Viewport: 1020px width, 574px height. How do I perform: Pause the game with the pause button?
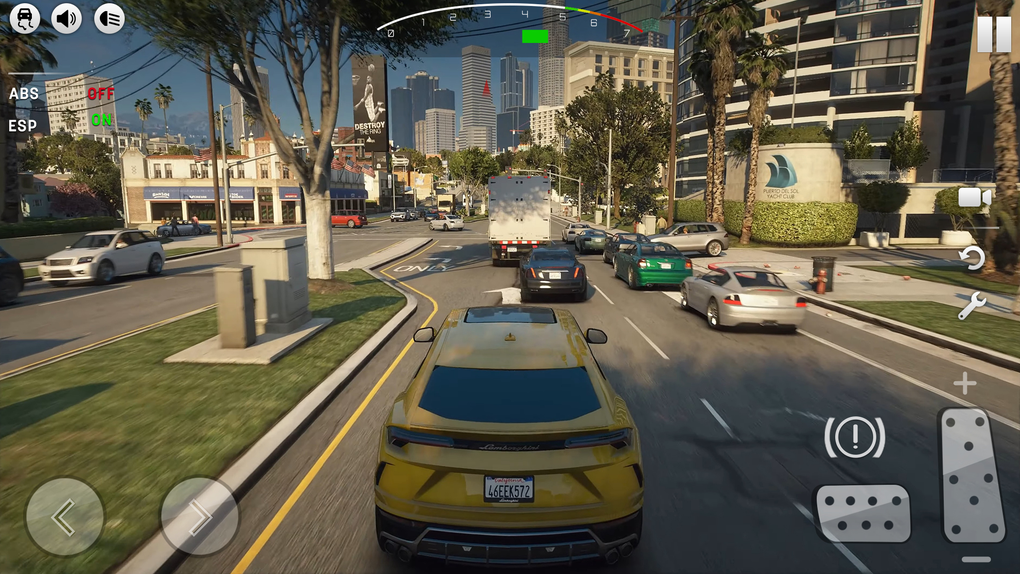tap(993, 34)
